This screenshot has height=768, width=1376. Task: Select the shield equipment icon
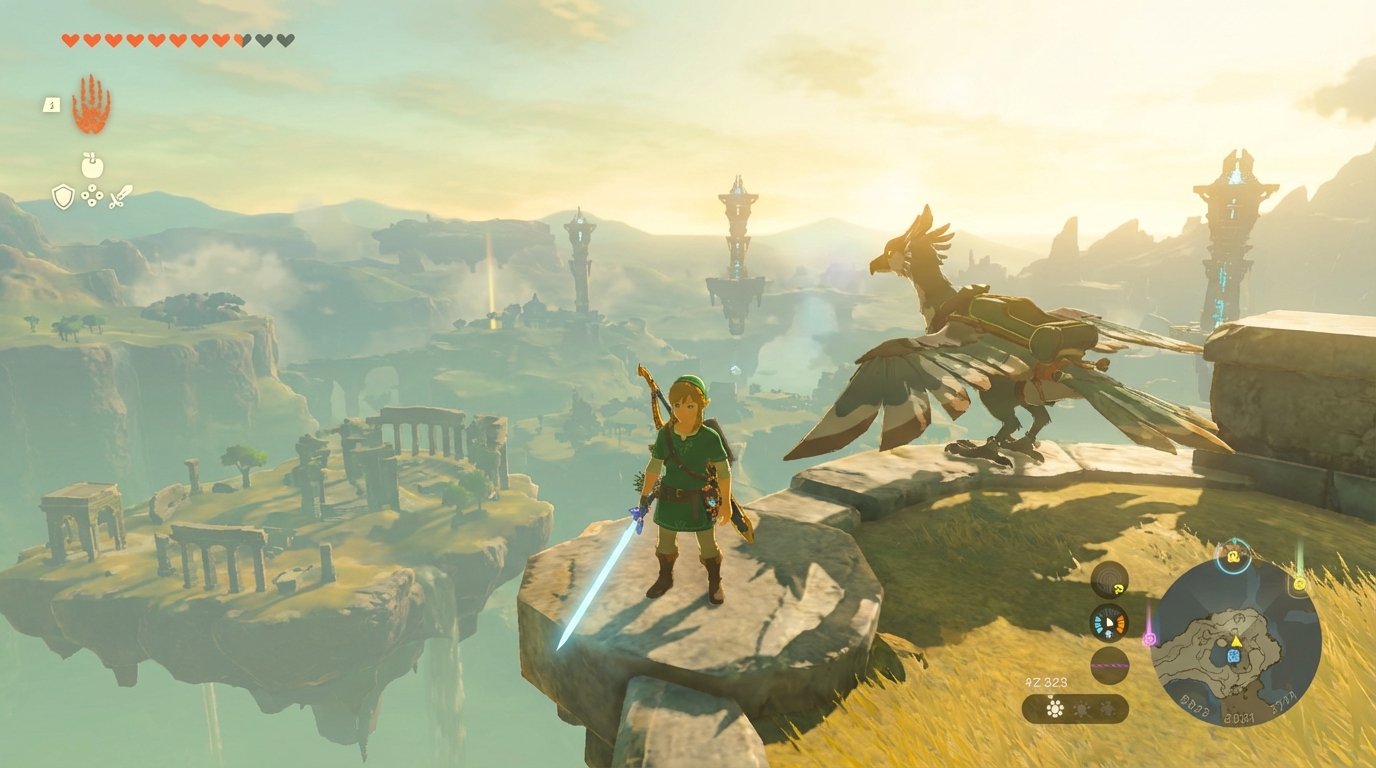coord(62,195)
